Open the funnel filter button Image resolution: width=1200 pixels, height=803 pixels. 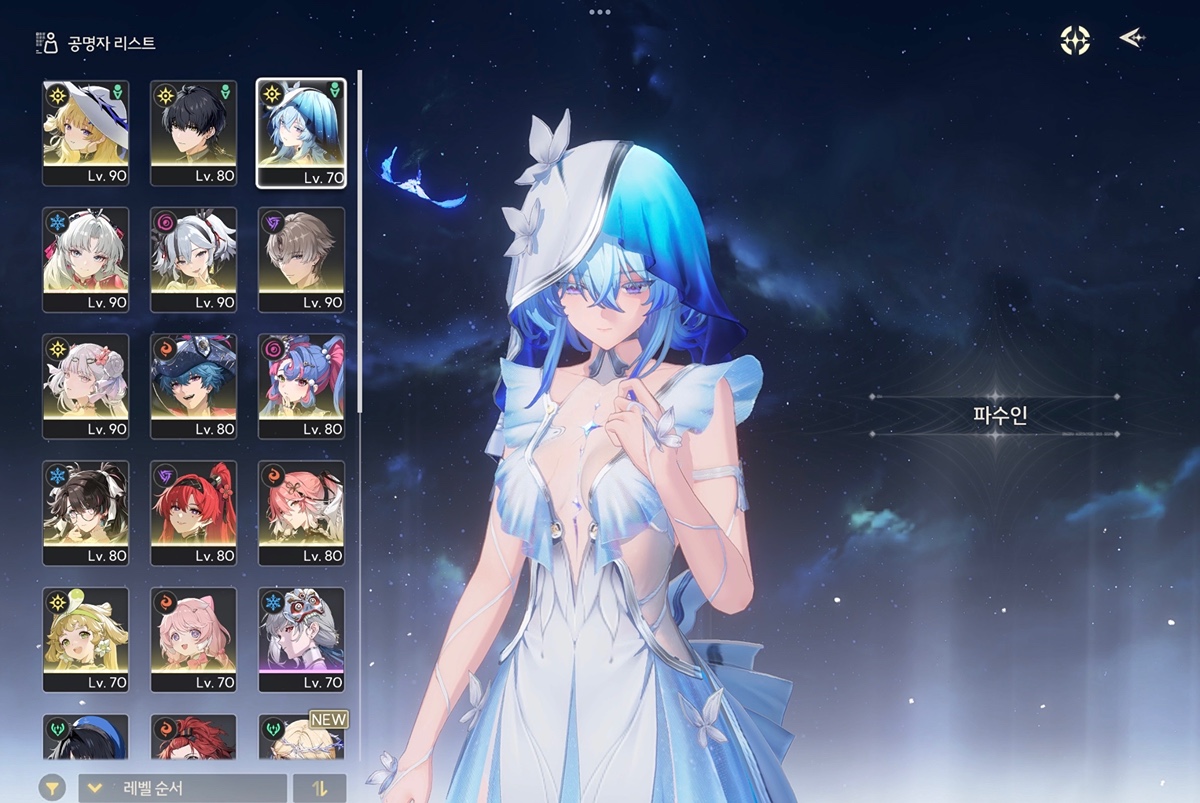[x=53, y=788]
